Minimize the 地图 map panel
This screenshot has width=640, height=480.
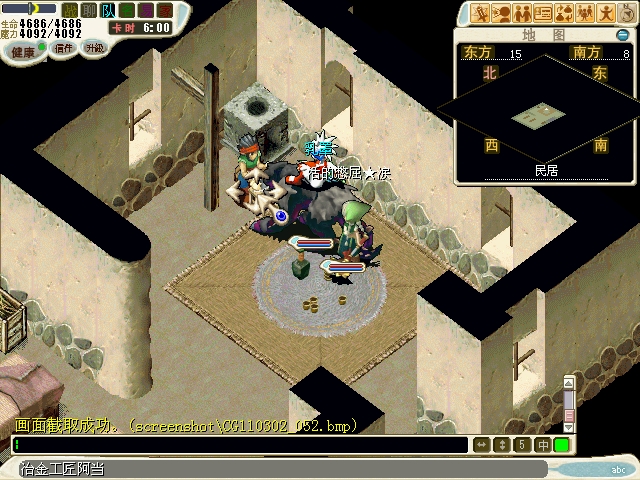coord(622,35)
